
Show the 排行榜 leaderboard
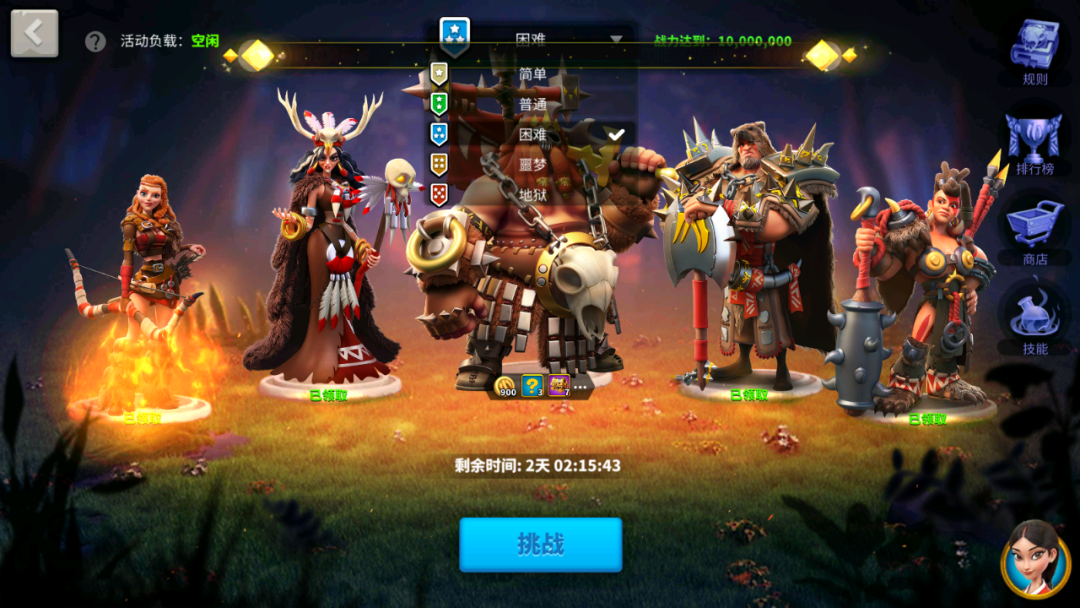click(1035, 142)
